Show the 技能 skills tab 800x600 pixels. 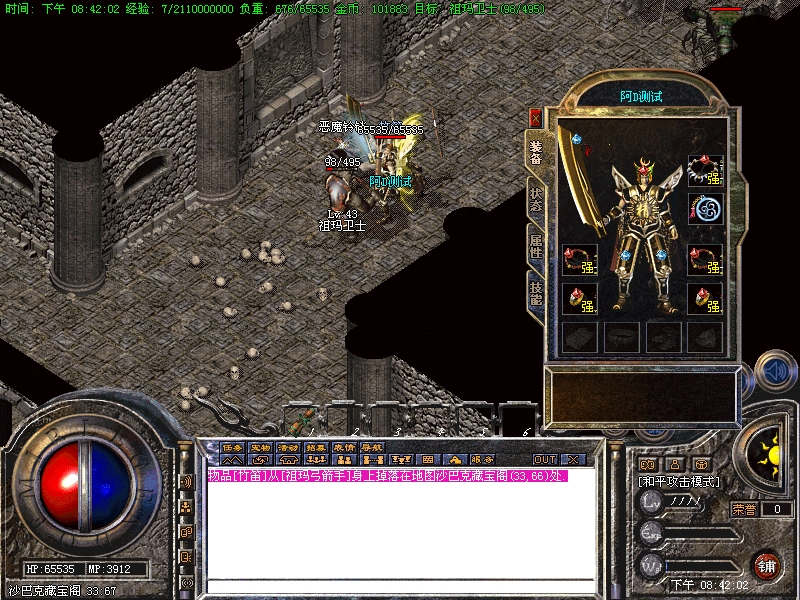[x=536, y=290]
